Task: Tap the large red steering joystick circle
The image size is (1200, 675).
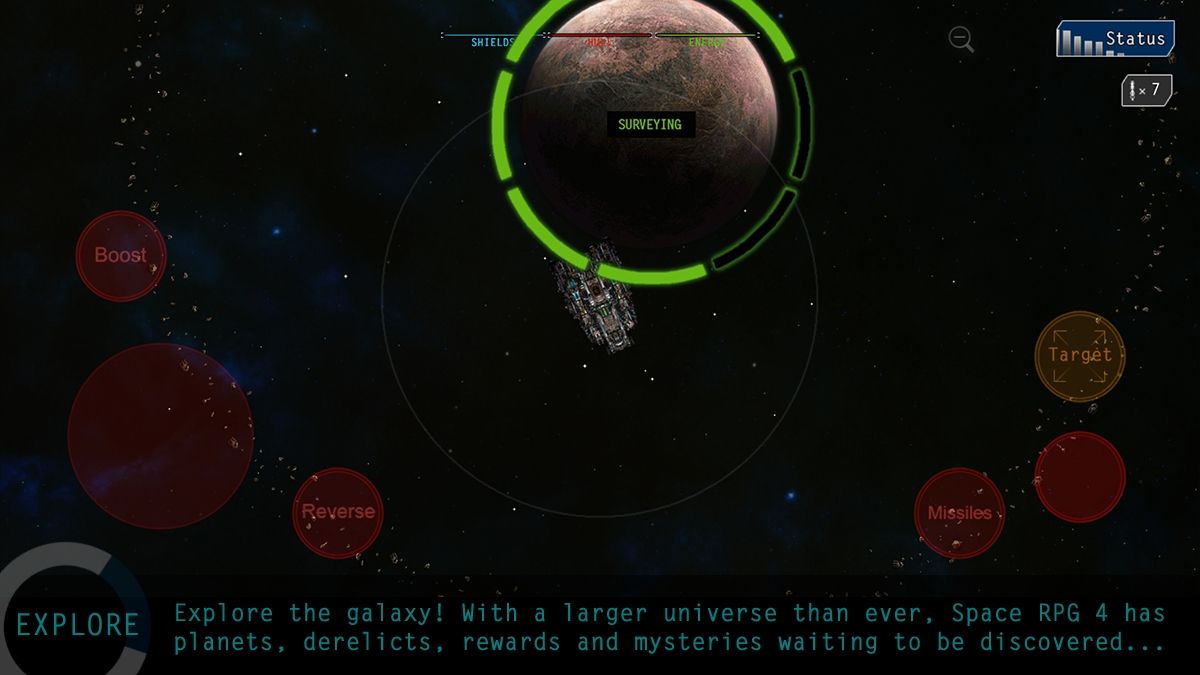Action: (x=160, y=436)
